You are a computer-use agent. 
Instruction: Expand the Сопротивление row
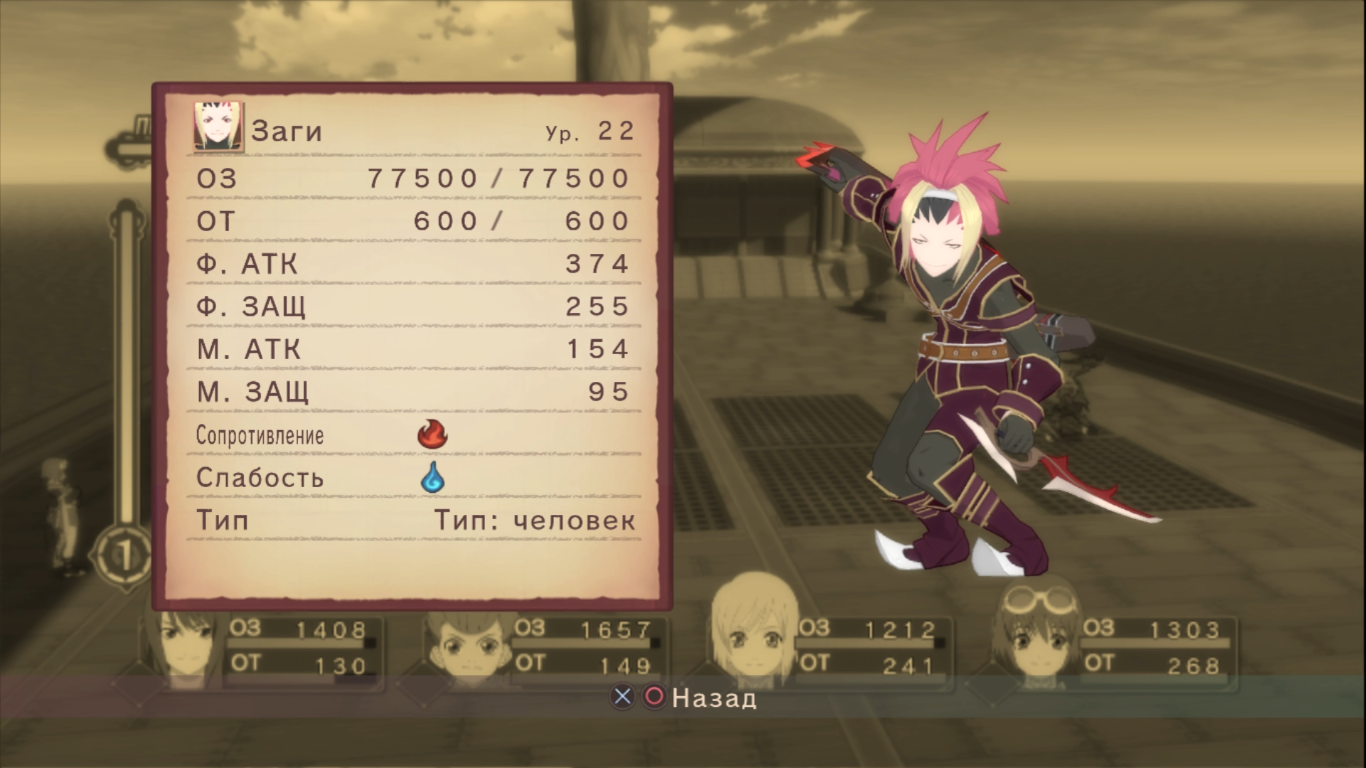260,435
